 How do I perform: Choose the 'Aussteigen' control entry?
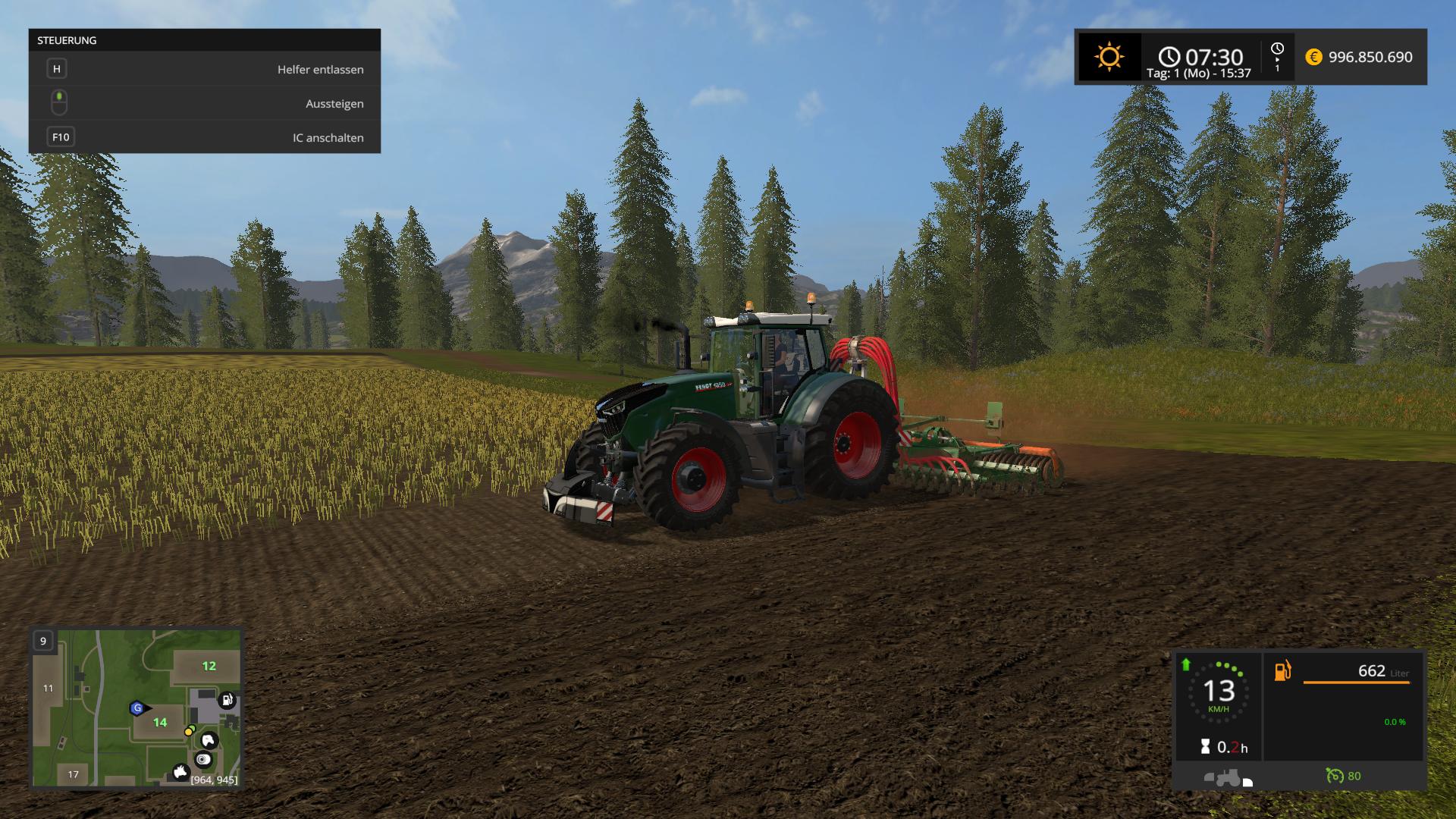pos(204,103)
